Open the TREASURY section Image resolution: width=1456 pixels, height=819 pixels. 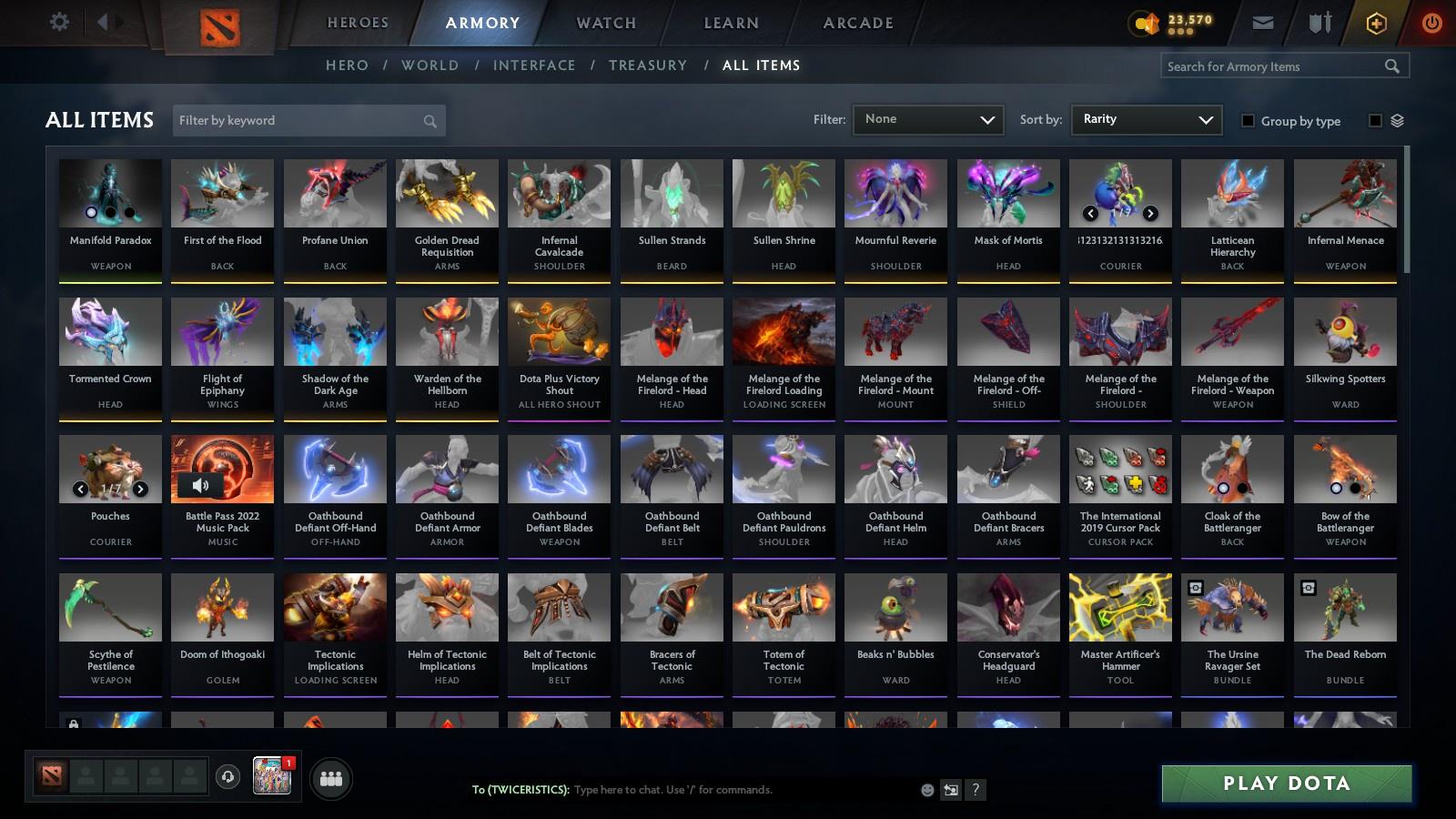pyautogui.click(x=648, y=66)
